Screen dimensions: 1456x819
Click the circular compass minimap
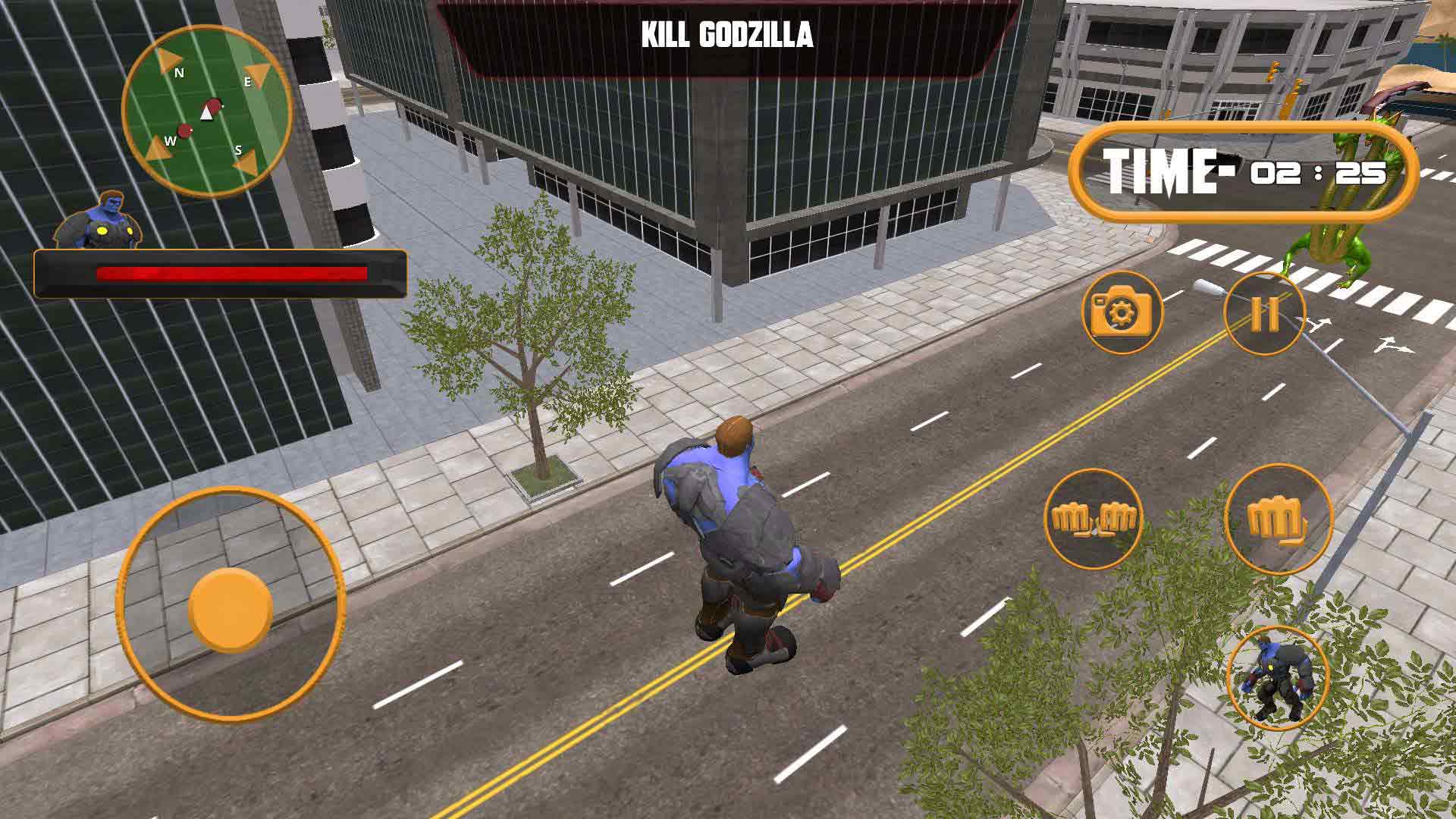[x=207, y=111]
